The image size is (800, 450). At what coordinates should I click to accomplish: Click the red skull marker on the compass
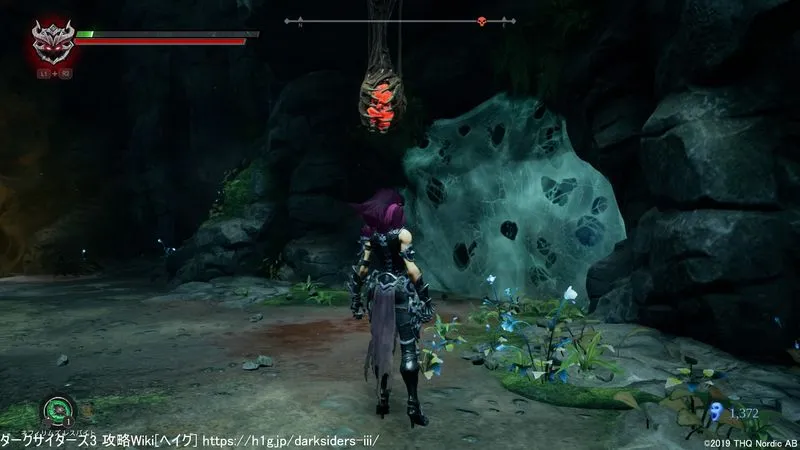tap(480, 21)
